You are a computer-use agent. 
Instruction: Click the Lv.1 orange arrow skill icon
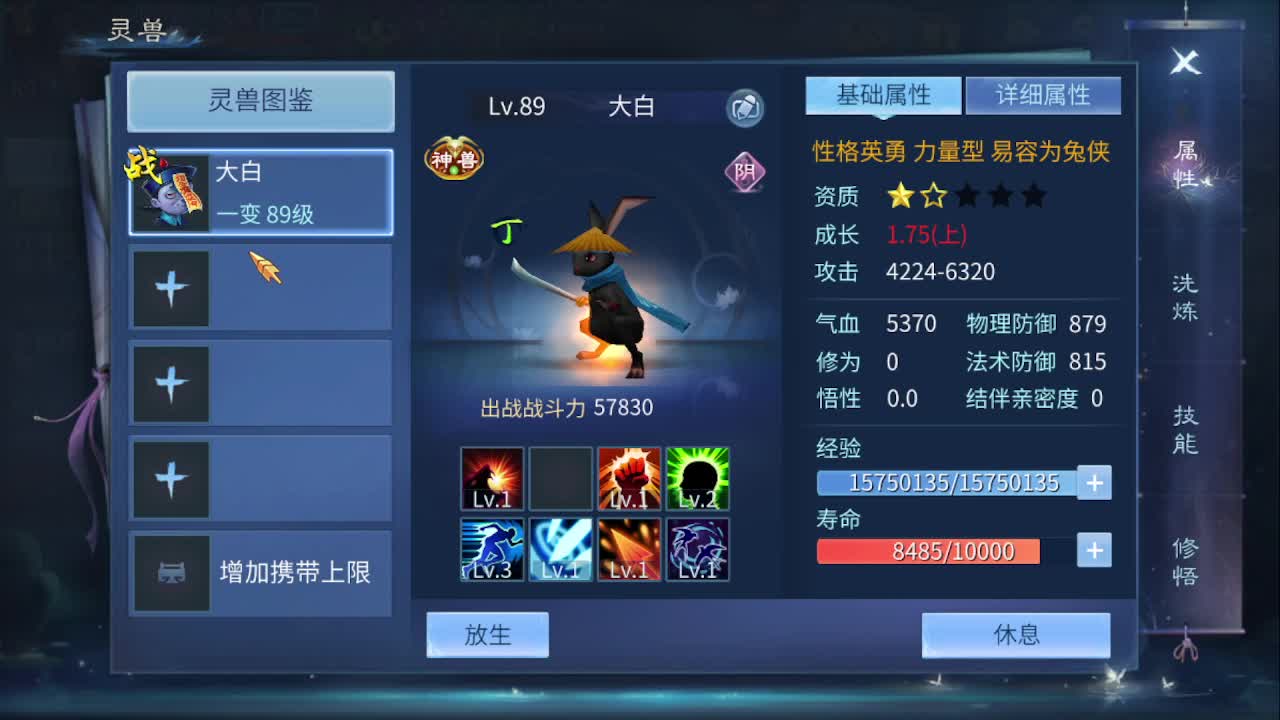tap(628, 548)
